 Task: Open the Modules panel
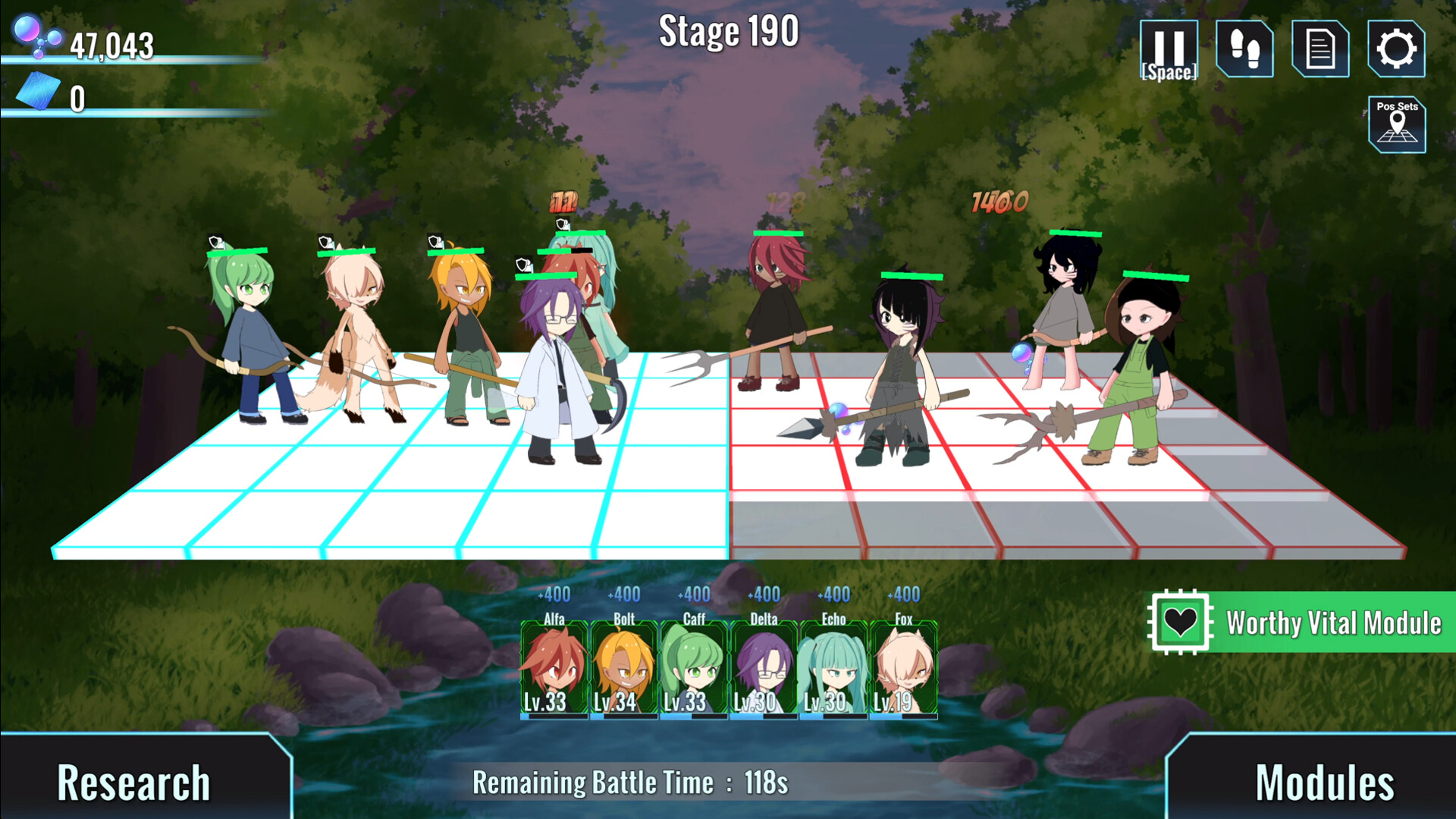(x=1323, y=780)
